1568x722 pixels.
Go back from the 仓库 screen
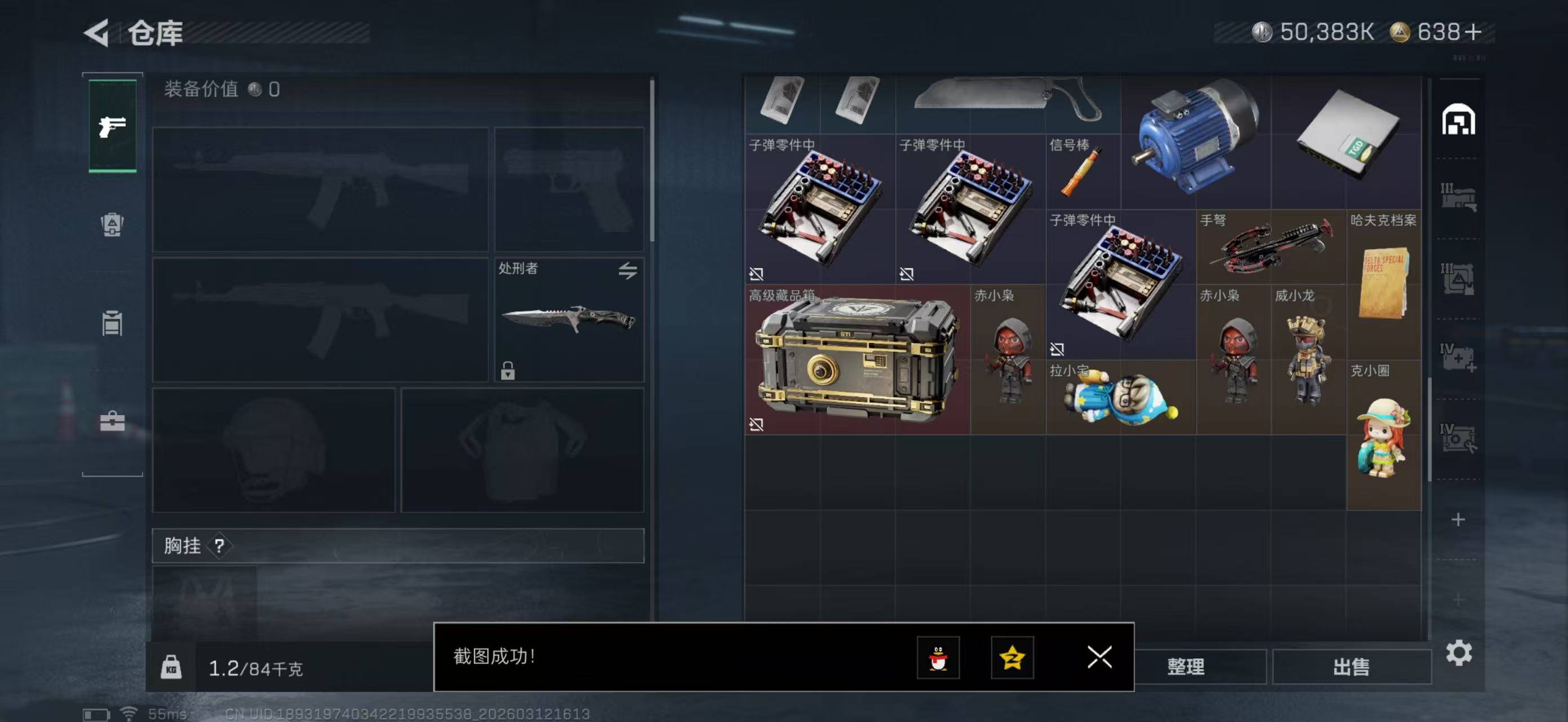pyautogui.click(x=98, y=32)
